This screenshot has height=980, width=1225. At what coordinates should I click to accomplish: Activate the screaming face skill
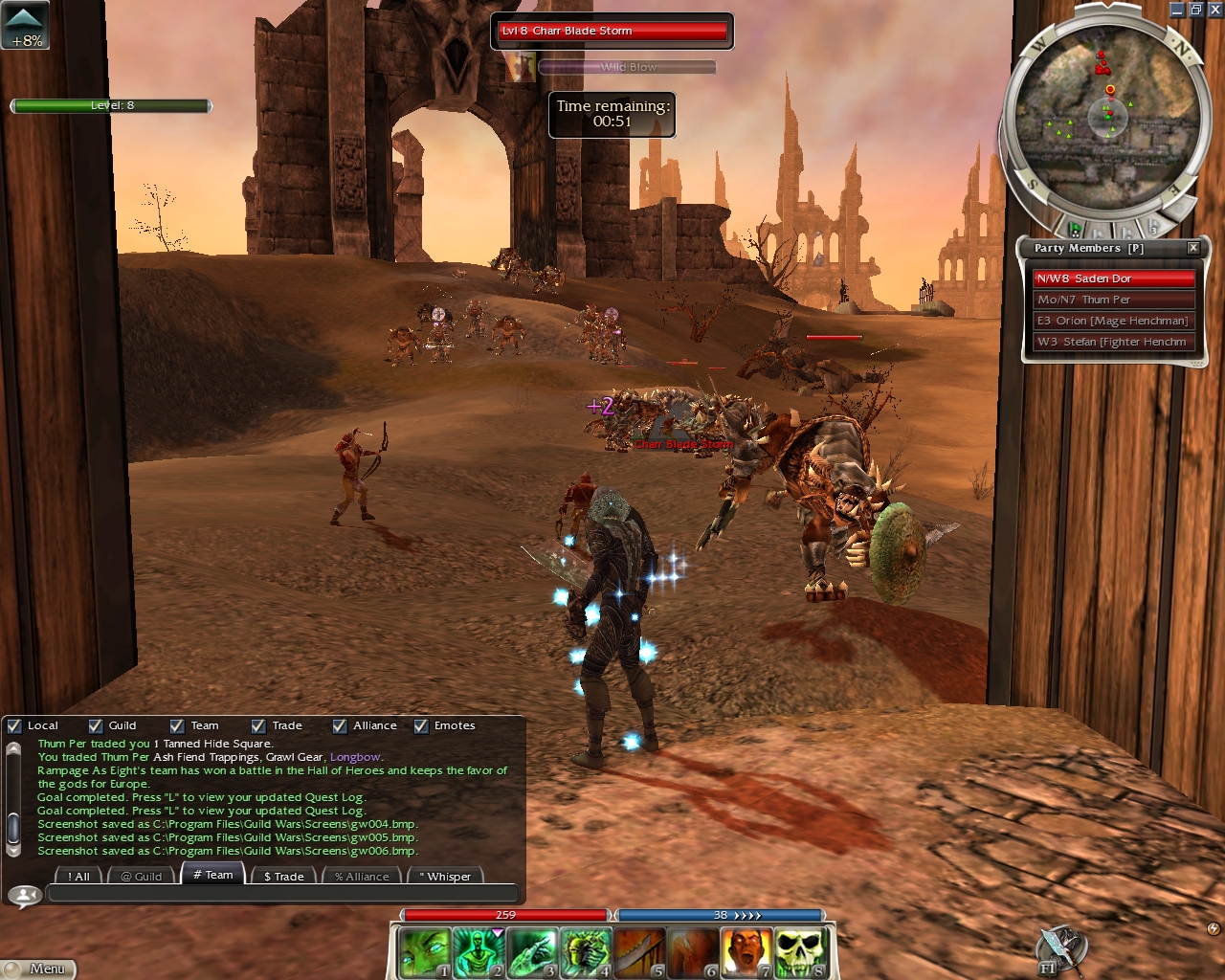pyautogui.click(x=746, y=953)
